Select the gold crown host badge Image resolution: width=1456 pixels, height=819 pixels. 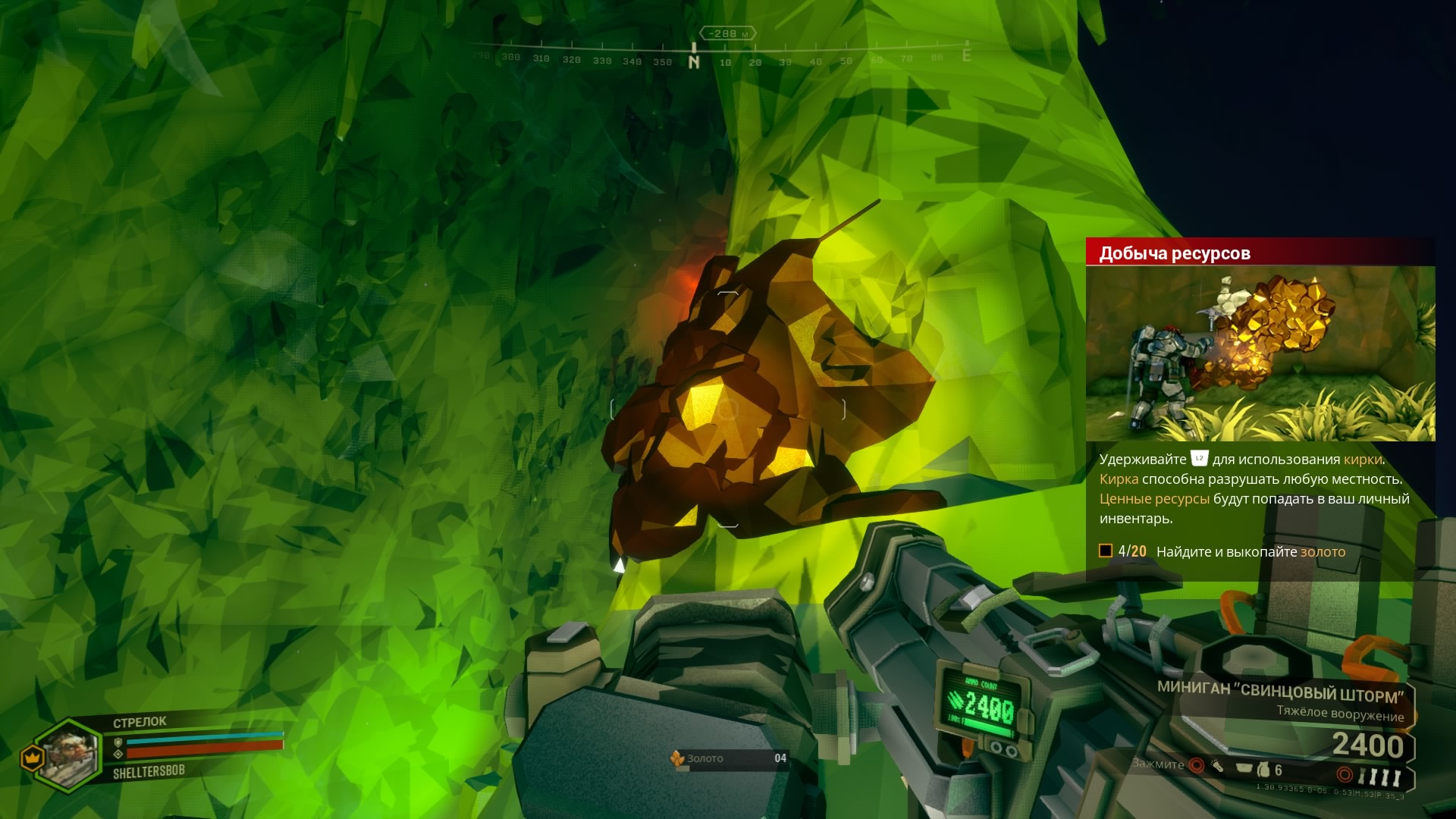[x=32, y=758]
